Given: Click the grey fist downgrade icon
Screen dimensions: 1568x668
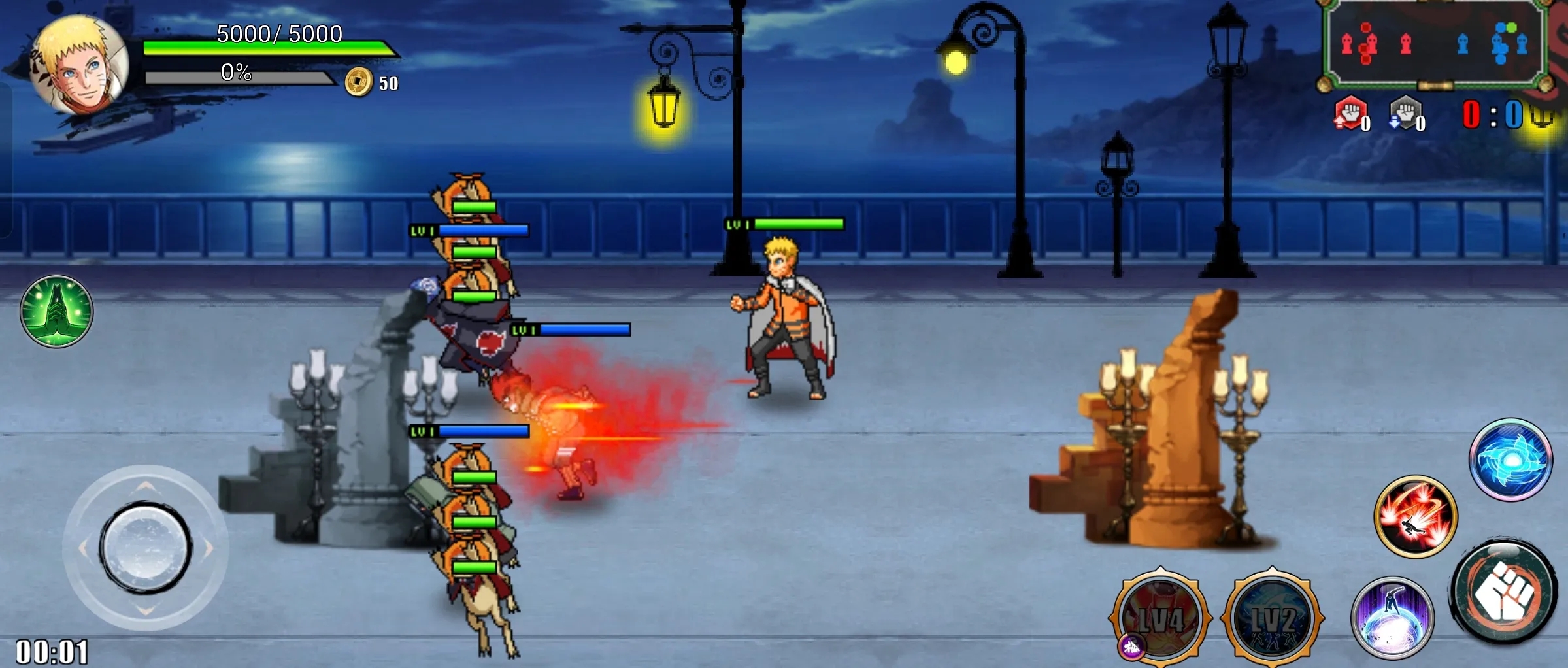Looking at the screenshot, I should (1405, 114).
